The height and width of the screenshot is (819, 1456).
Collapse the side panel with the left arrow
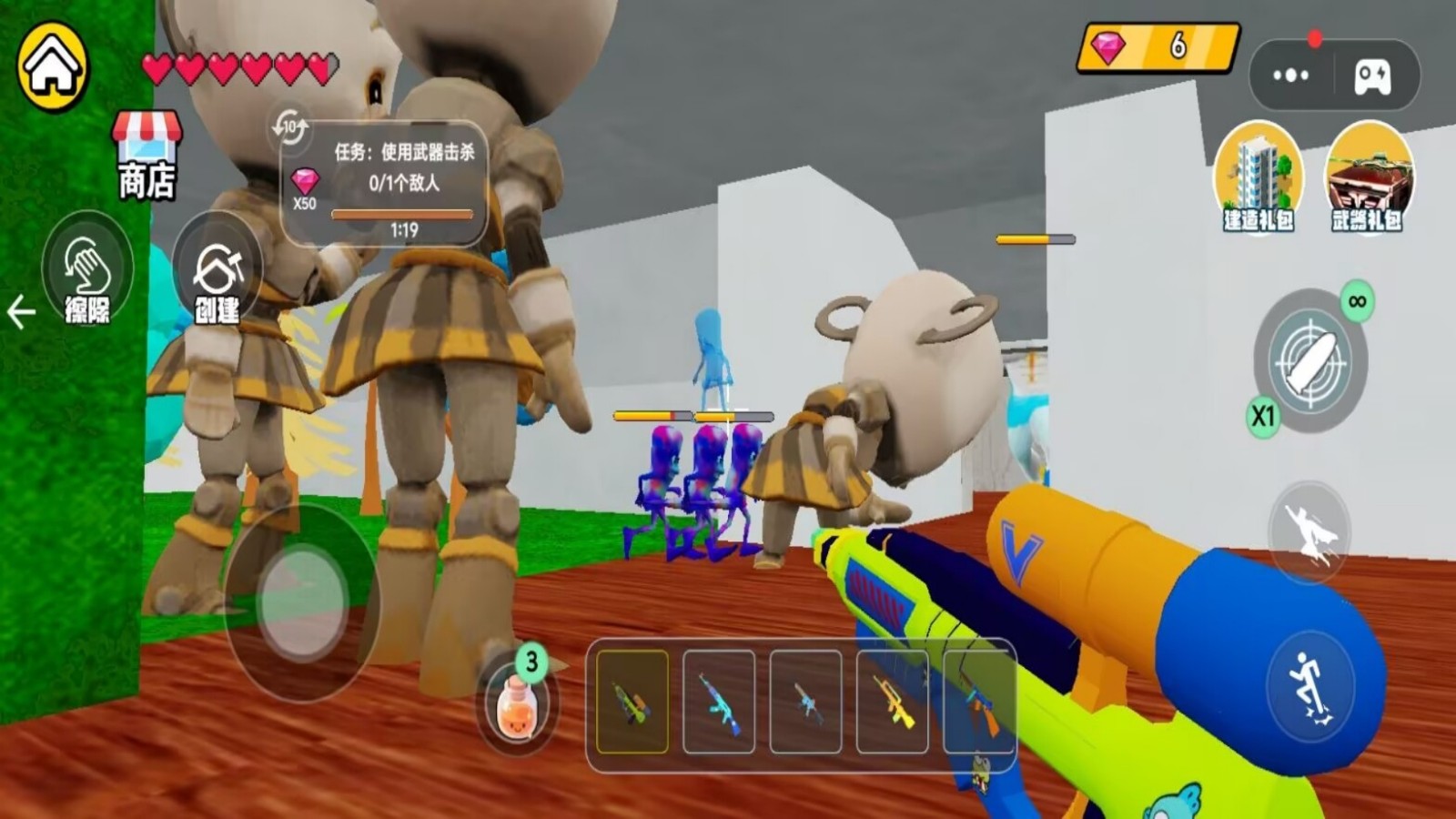tap(20, 312)
